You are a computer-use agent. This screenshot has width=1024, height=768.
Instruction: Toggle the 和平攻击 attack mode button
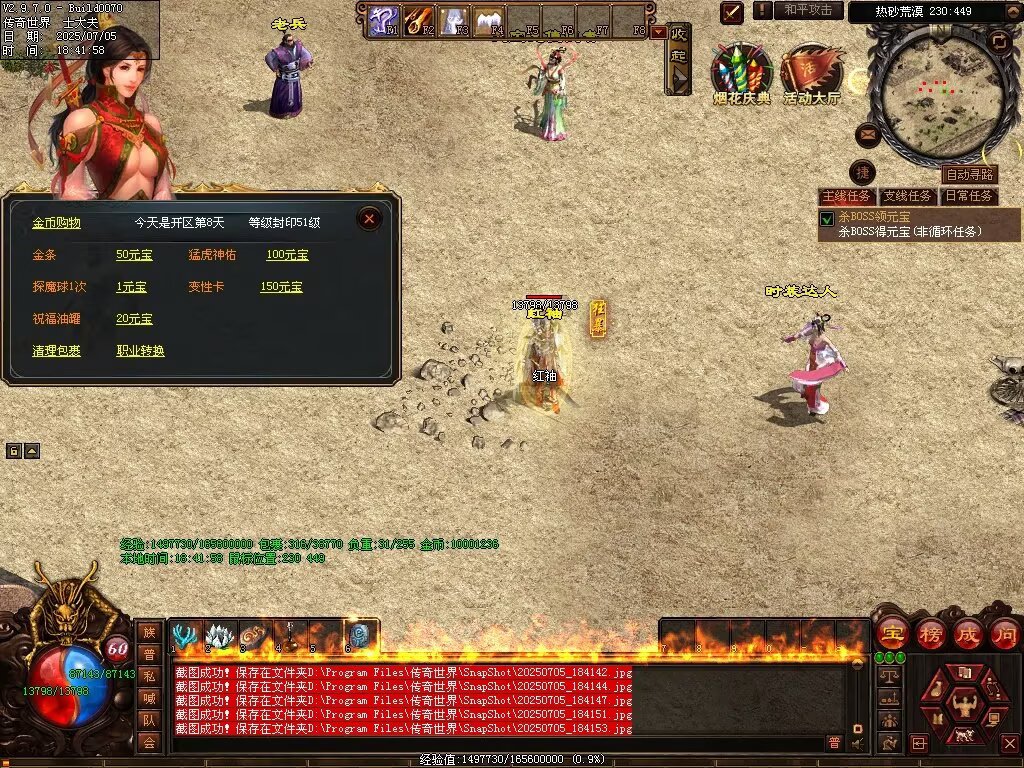point(807,10)
